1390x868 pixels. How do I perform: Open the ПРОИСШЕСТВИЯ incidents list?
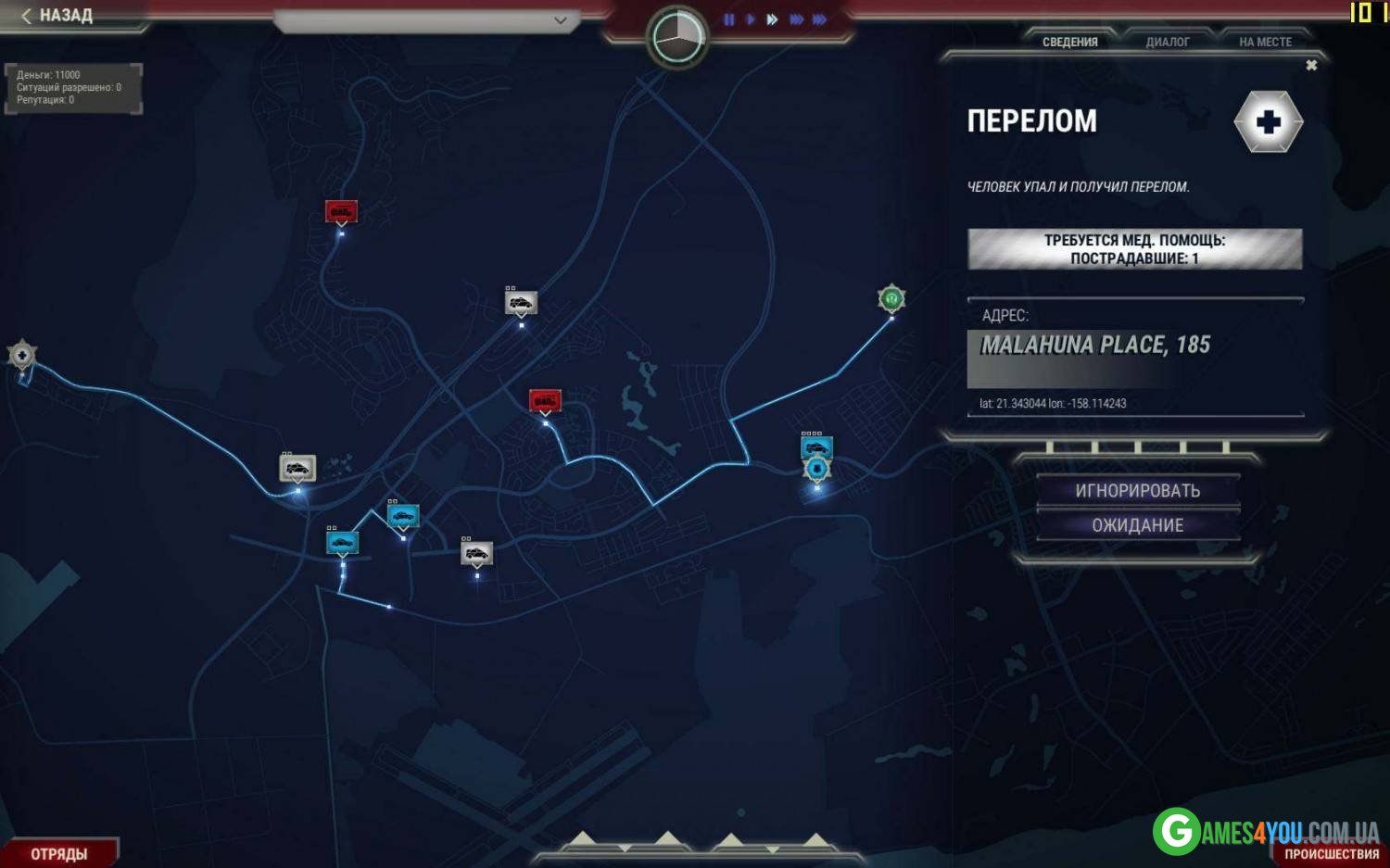click(1331, 854)
